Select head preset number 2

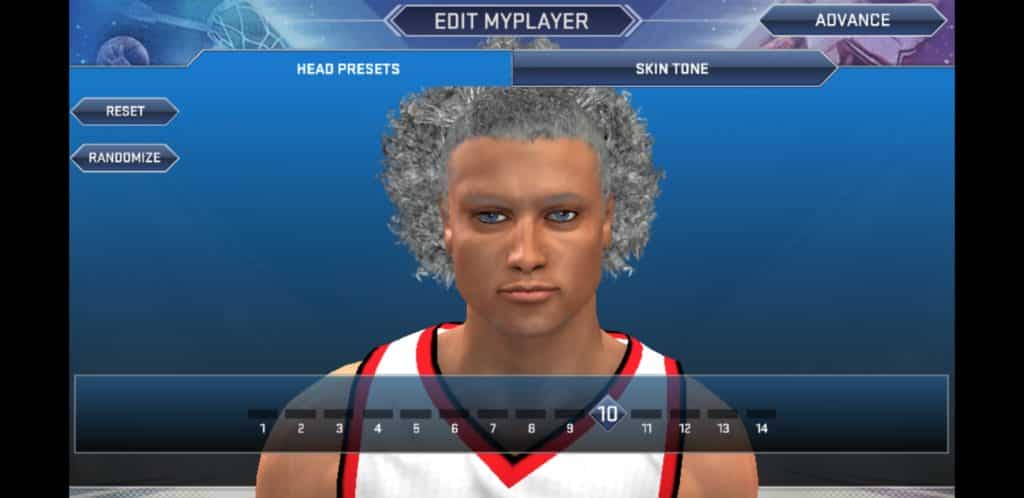click(301, 420)
